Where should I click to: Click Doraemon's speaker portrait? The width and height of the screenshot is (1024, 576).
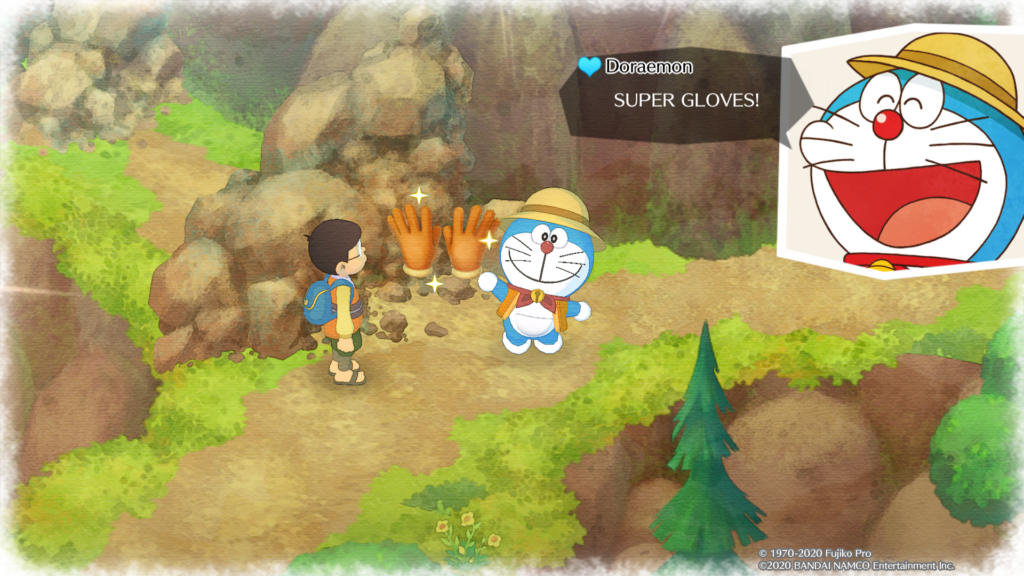pyautogui.click(x=900, y=150)
